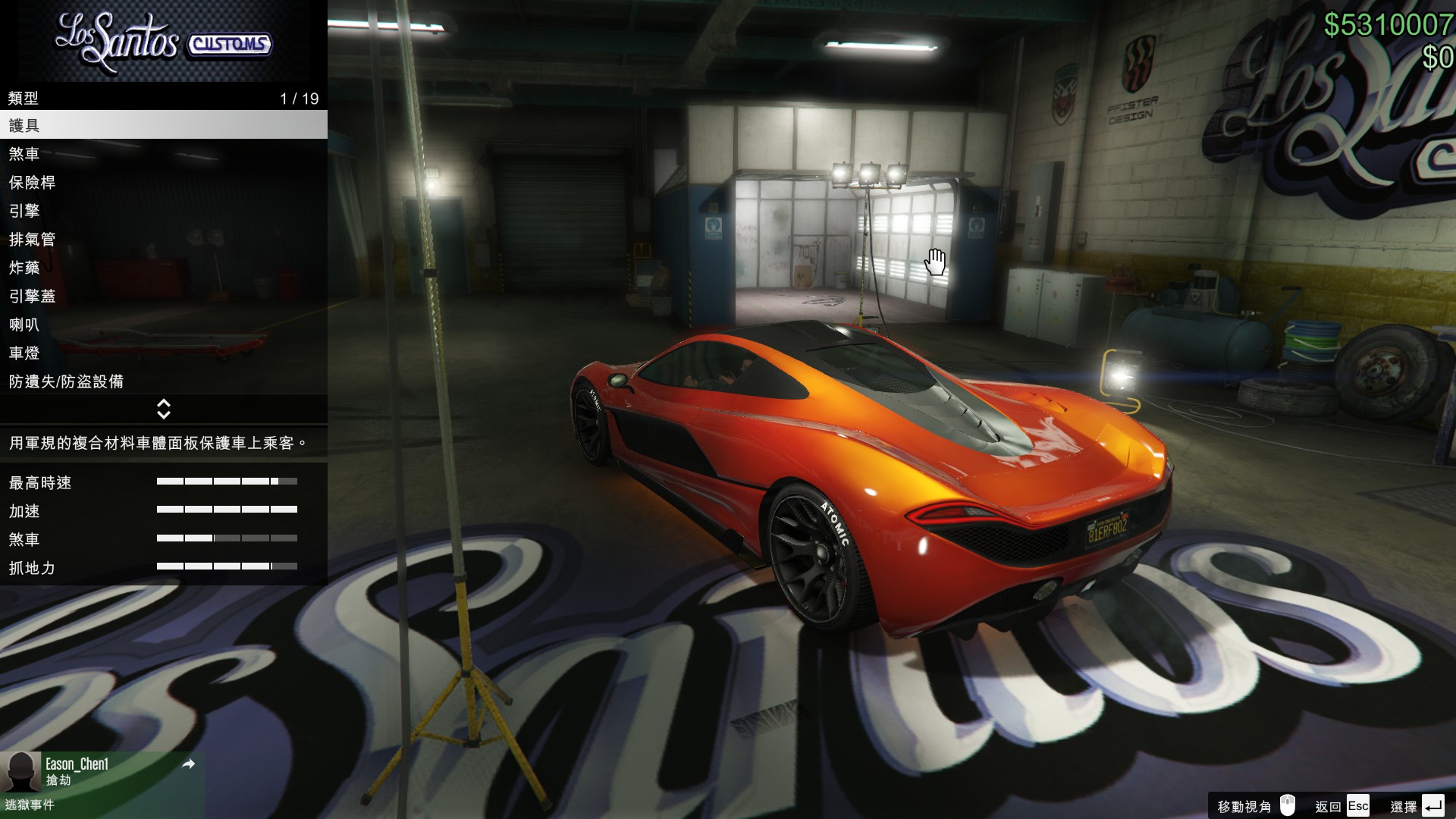Choose 防遺失/防盜設備 tracker and security entry
The image size is (1456, 819).
[x=163, y=381]
